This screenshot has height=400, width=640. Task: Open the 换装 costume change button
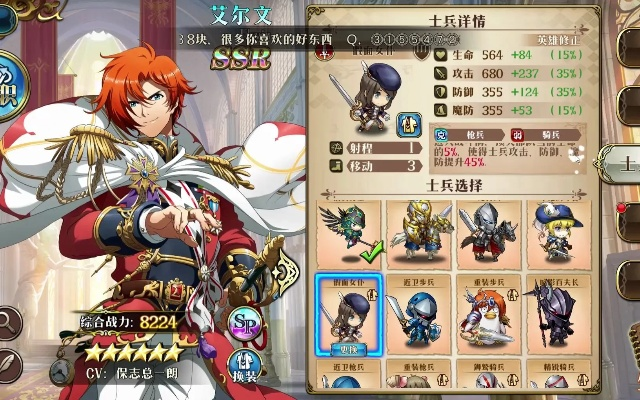(x=243, y=366)
